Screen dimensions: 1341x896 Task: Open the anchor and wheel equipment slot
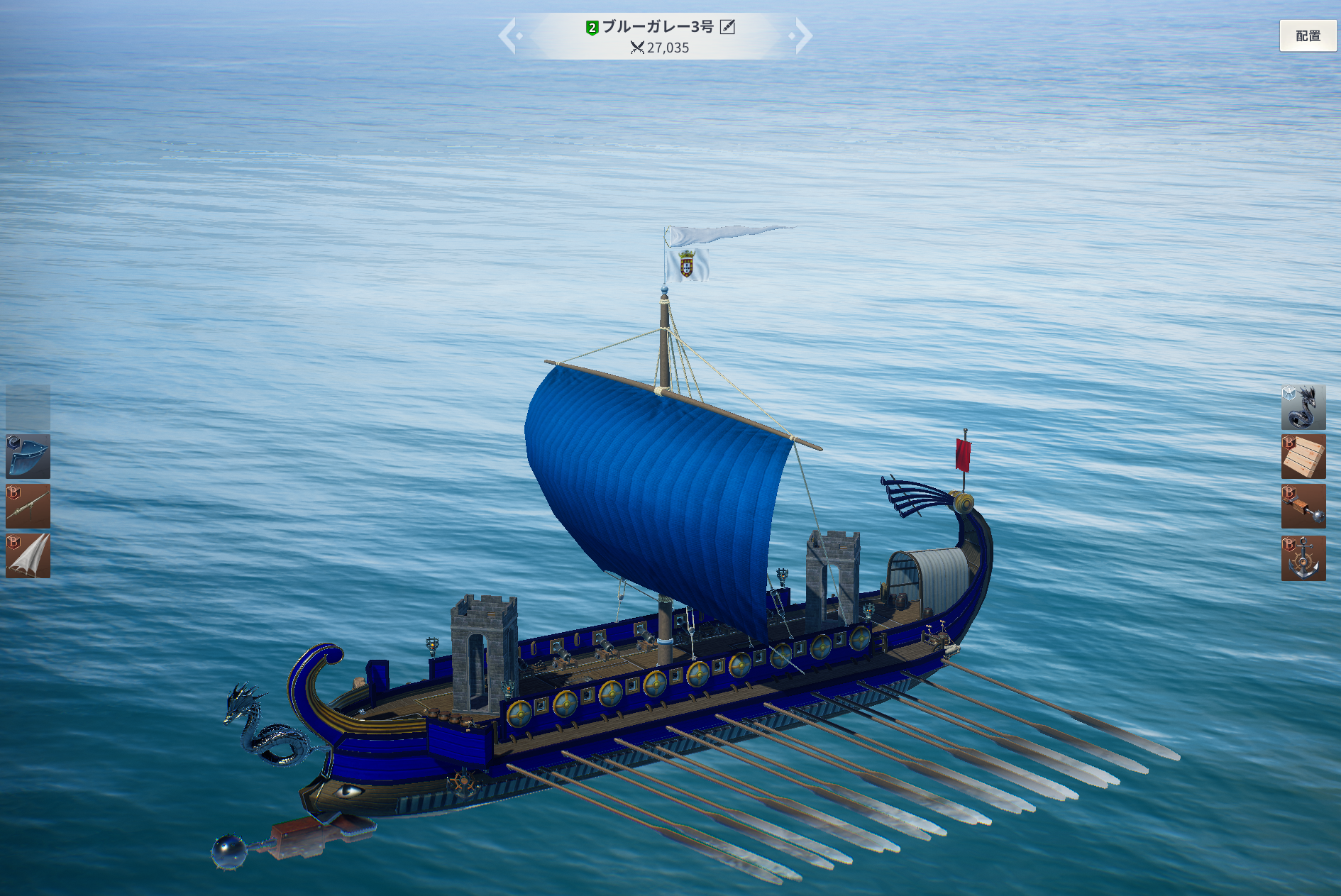click(1303, 558)
